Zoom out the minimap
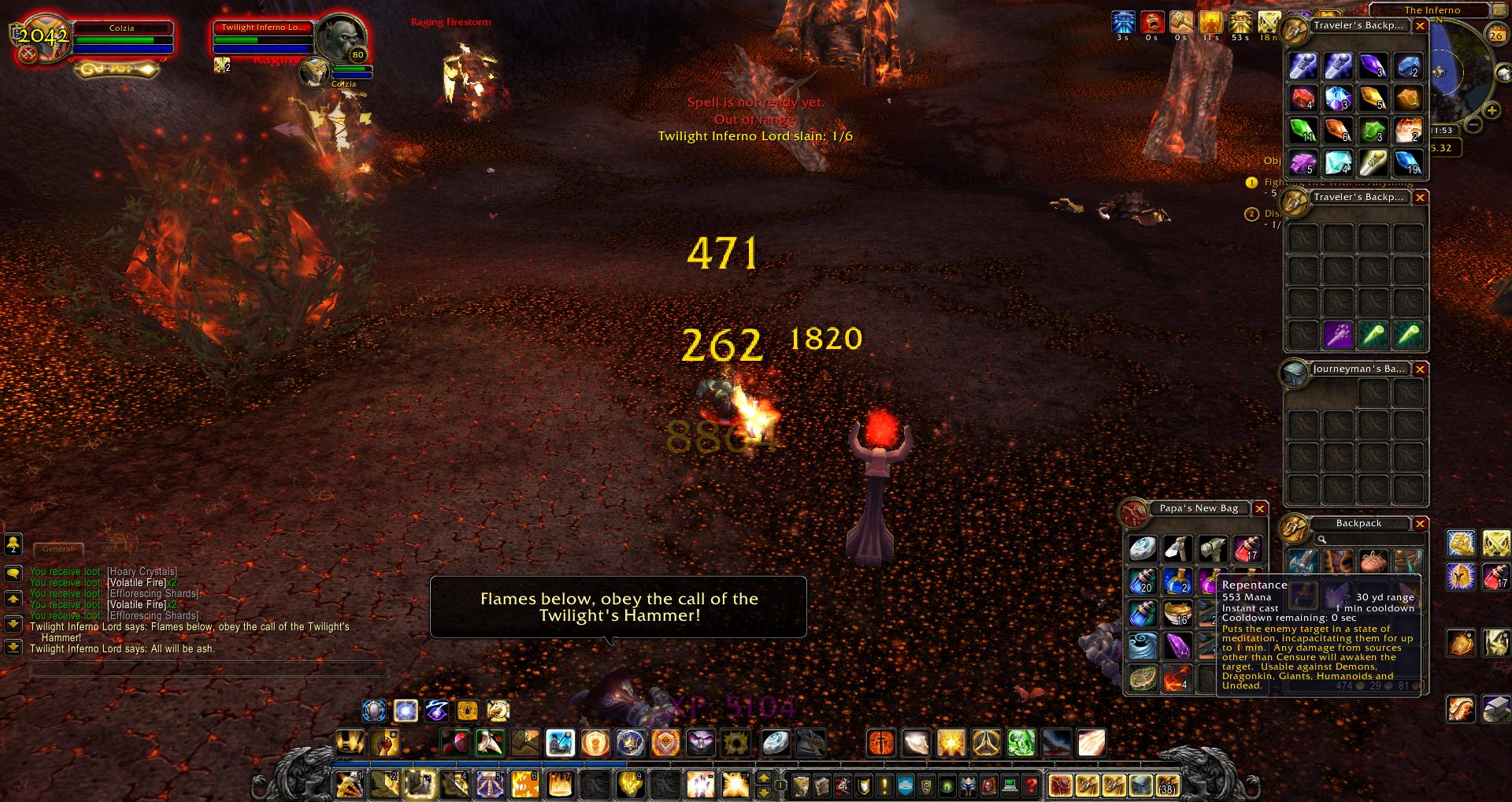This screenshot has width=1512, height=802. 1473,124
